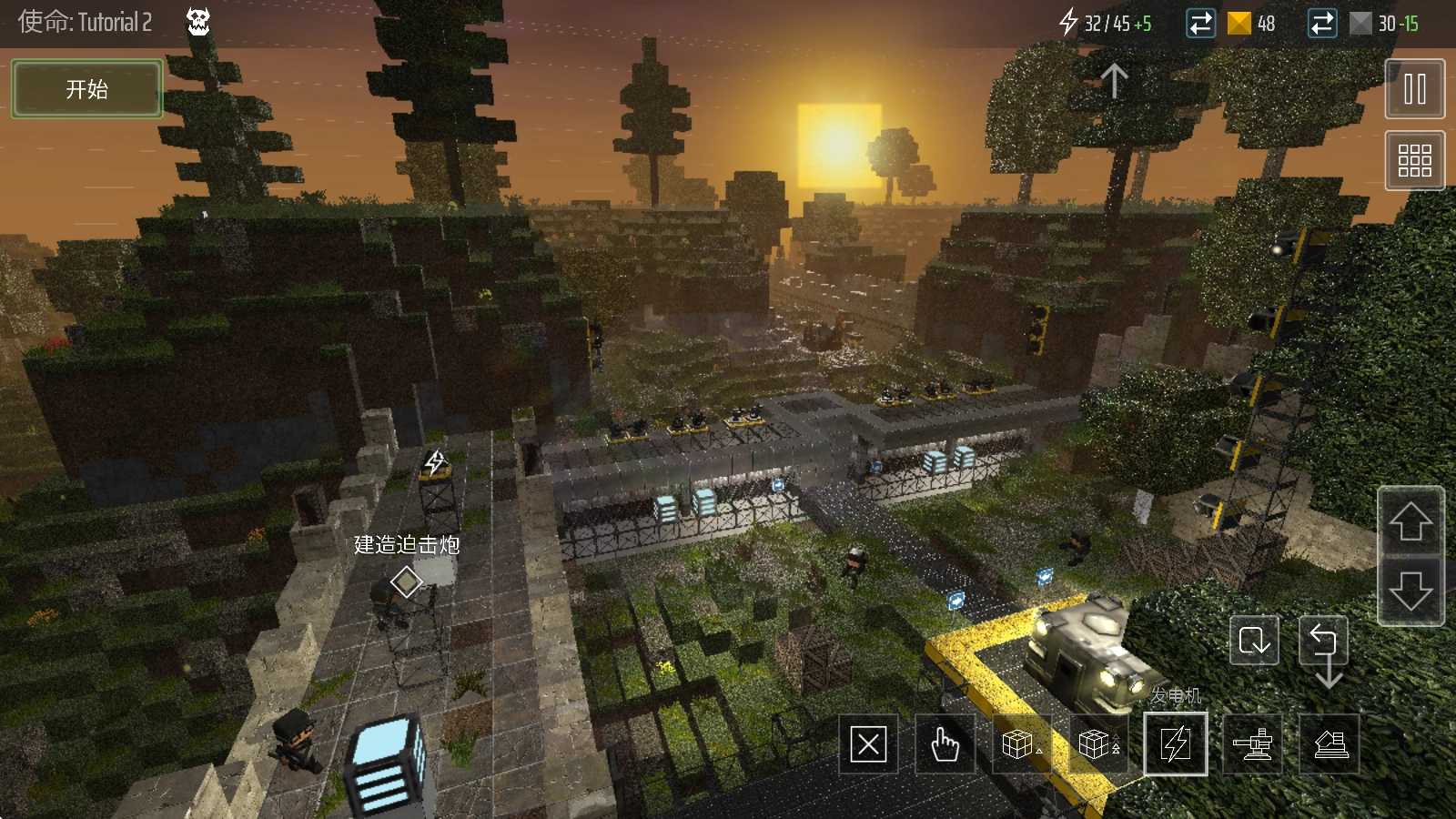Image resolution: width=1456 pixels, height=819 pixels.
Task: Start the wave with the 开始 button
Action: pos(87,89)
